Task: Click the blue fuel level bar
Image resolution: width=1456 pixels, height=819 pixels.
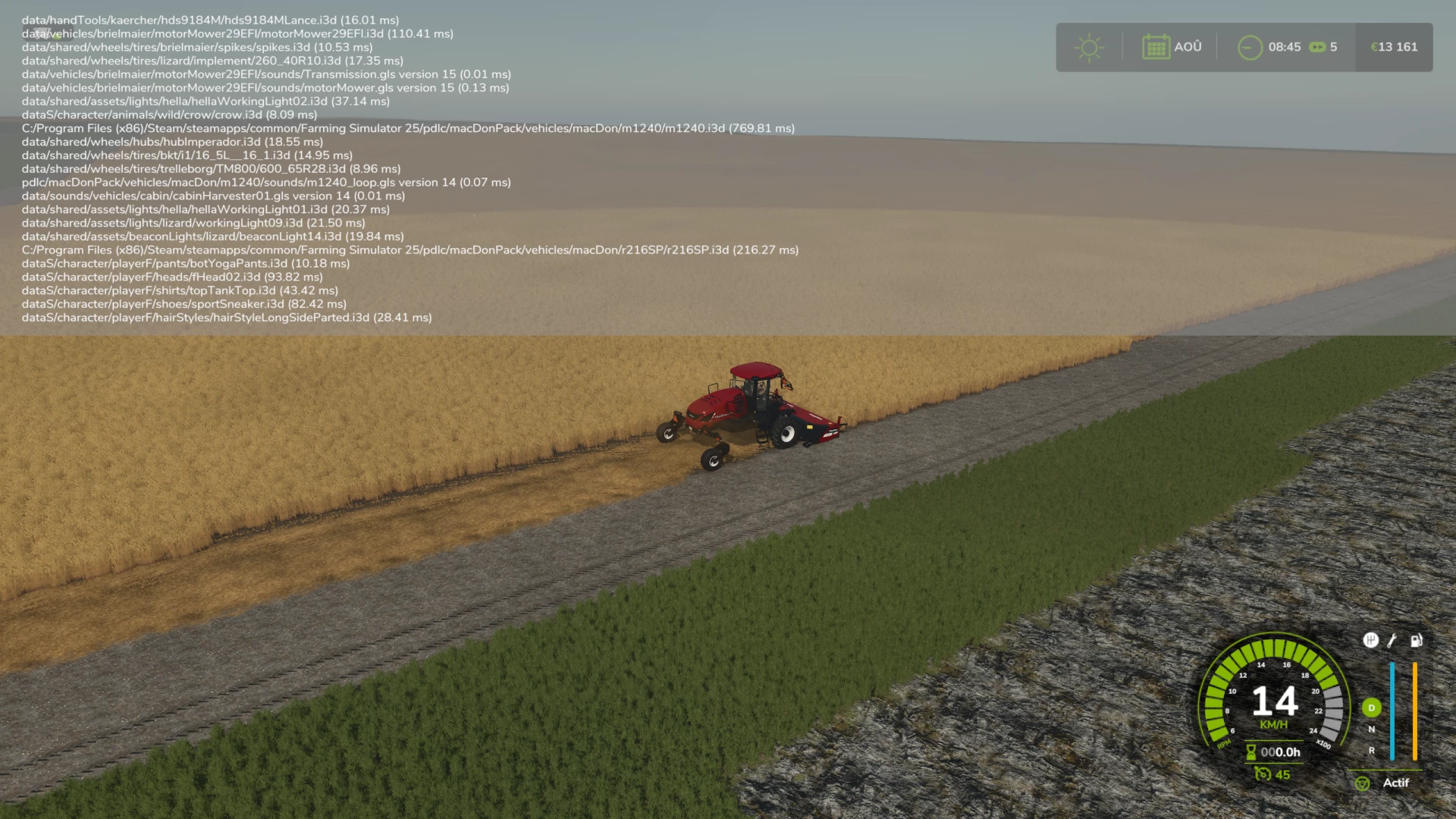Action: tap(1392, 711)
